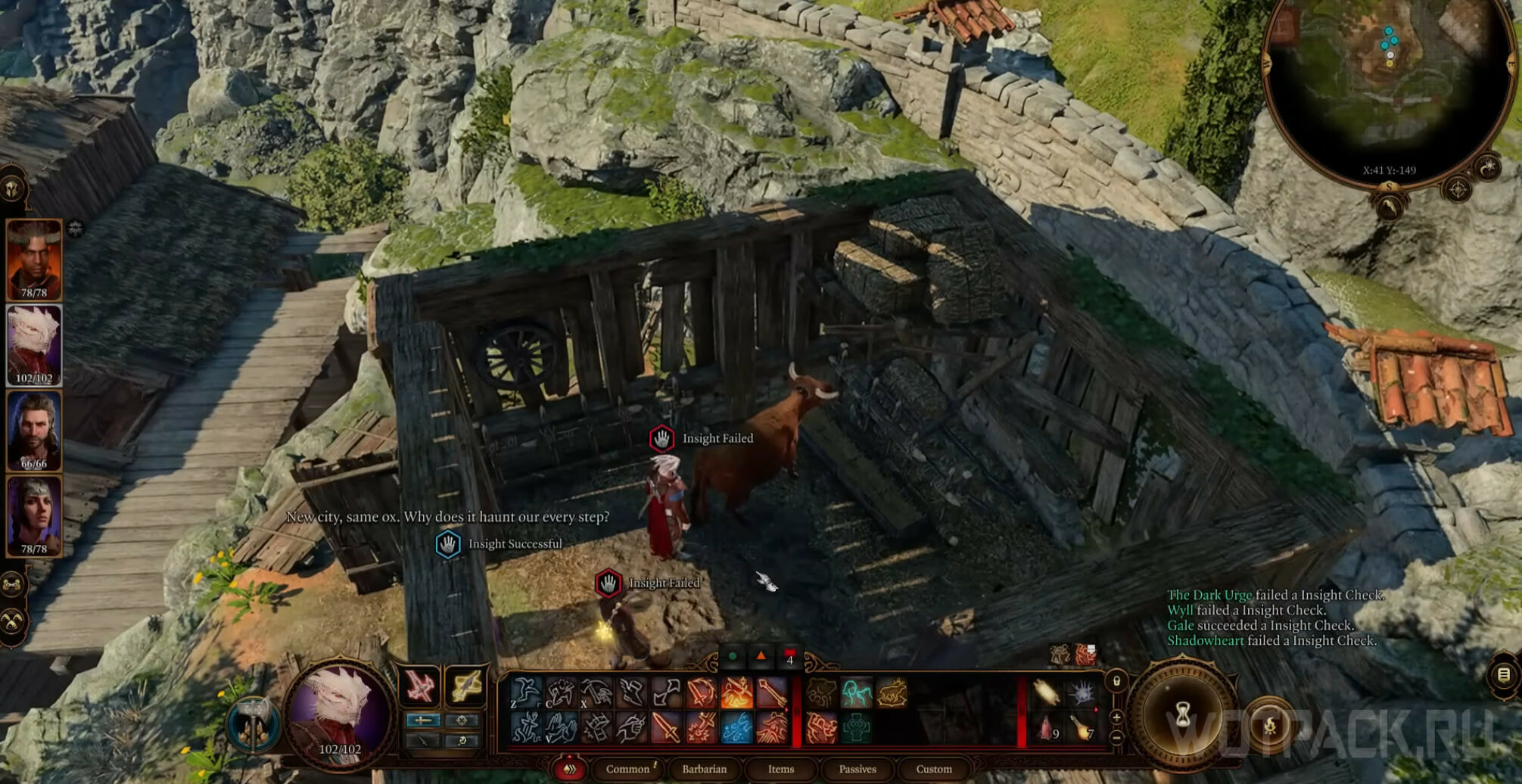Image resolution: width=1522 pixels, height=784 pixels.
Task: Toggle group mode chain icon
Action: pos(13,584)
